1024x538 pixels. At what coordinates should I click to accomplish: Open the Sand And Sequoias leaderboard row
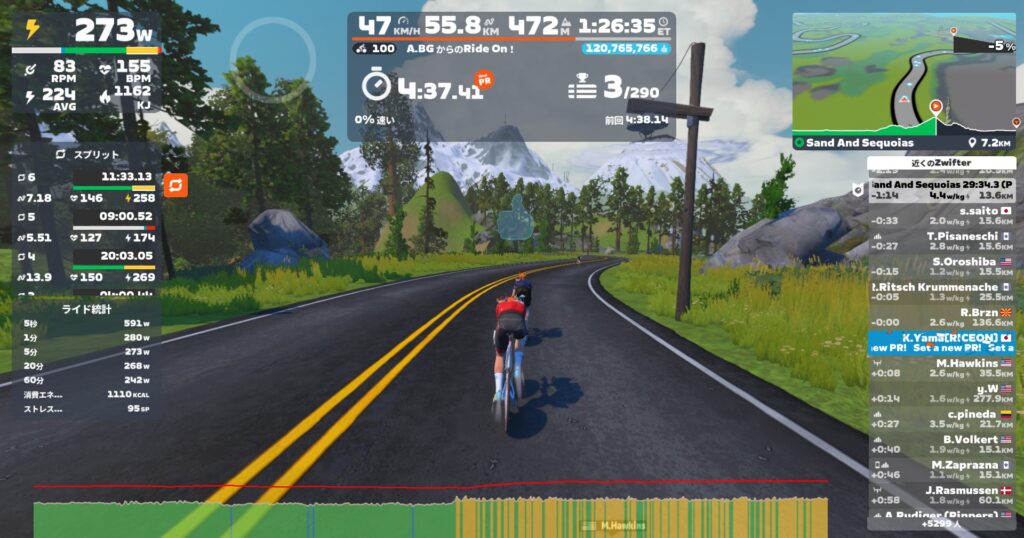coord(941,190)
